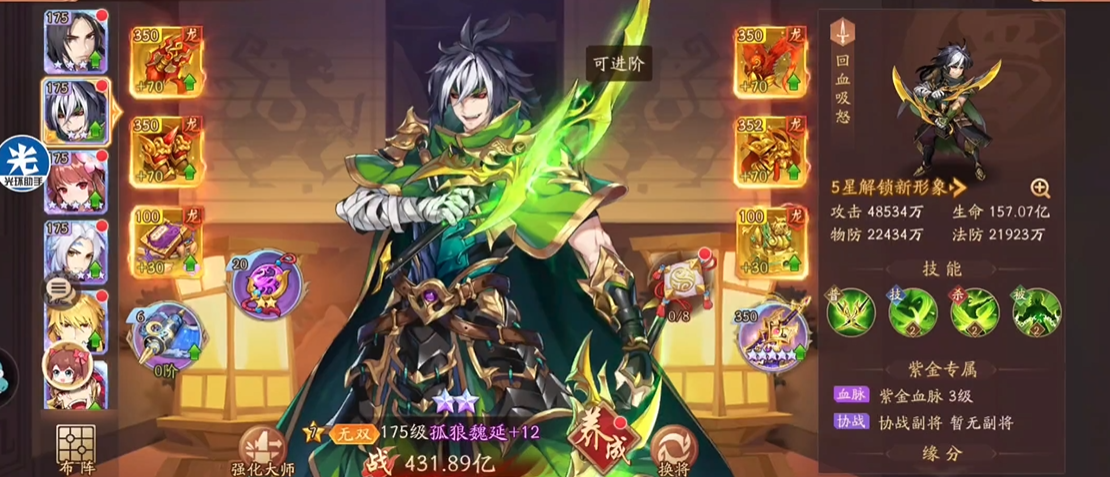The height and width of the screenshot is (477, 1110).
Task: Open the red helmet equipment slot
Action: [163, 63]
